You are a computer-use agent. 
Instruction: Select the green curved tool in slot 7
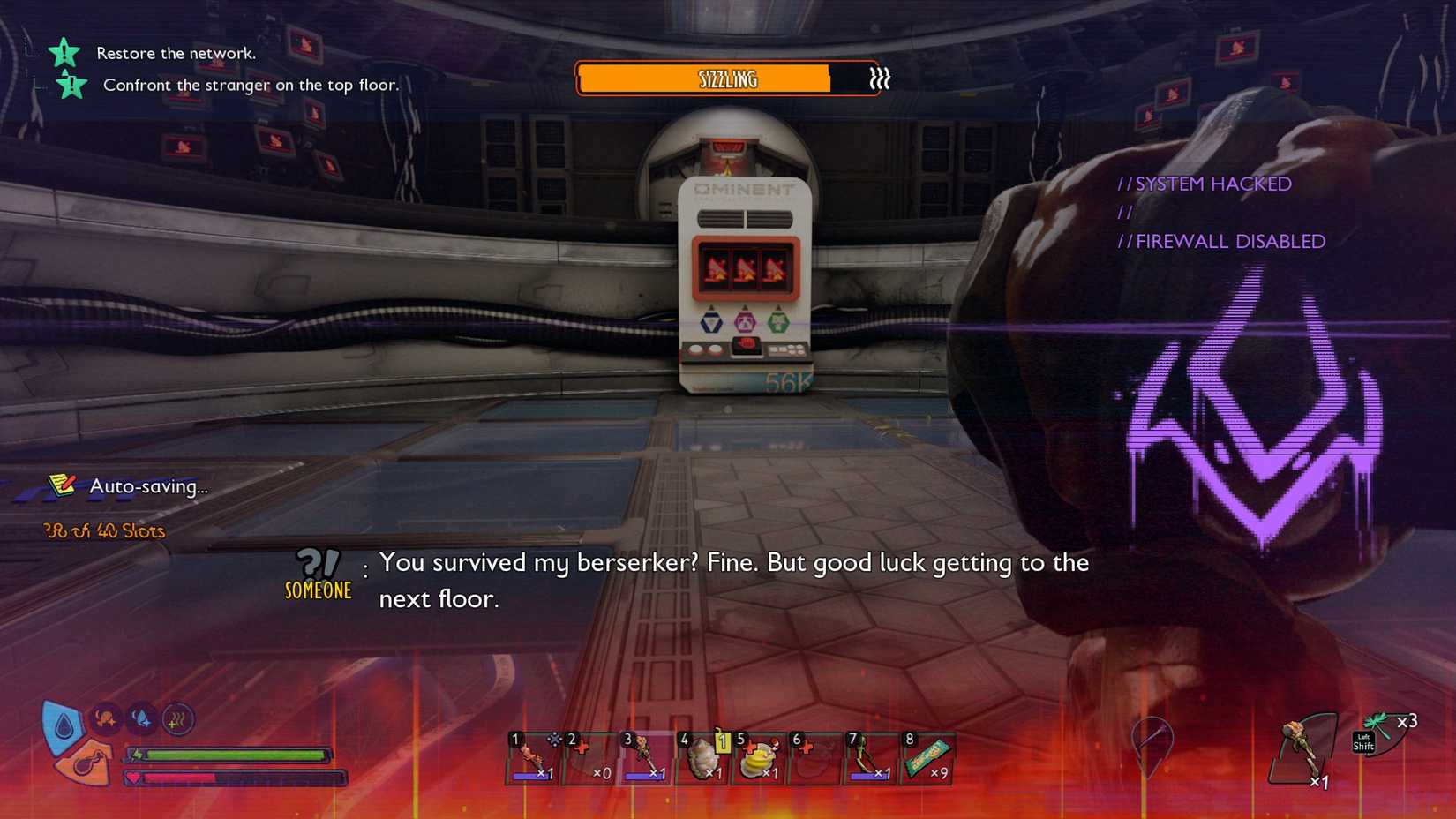pyautogui.click(x=869, y=759)
